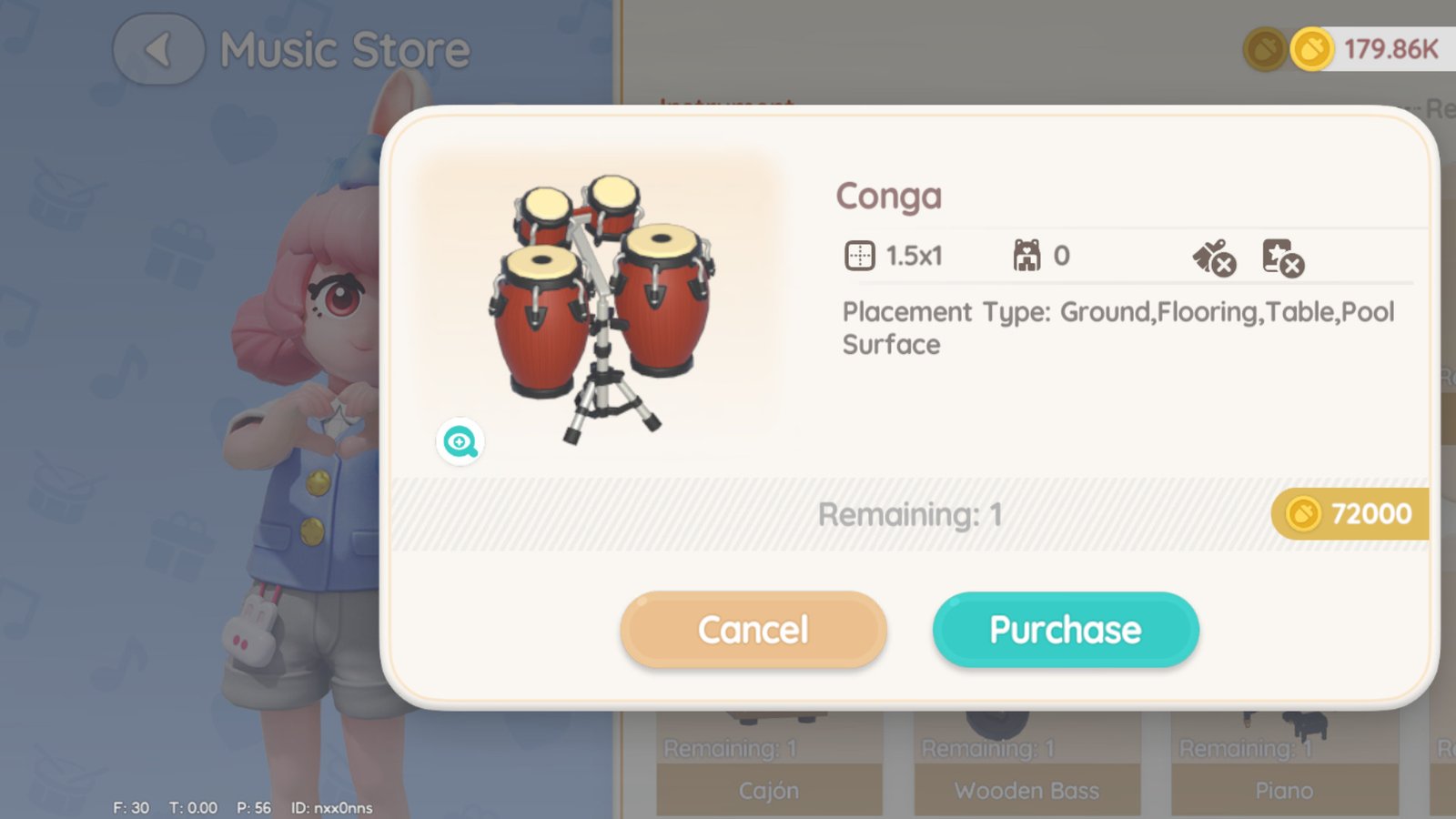
Task: Select the Piano item in the store list
Action: click(x=1283, y=773)
